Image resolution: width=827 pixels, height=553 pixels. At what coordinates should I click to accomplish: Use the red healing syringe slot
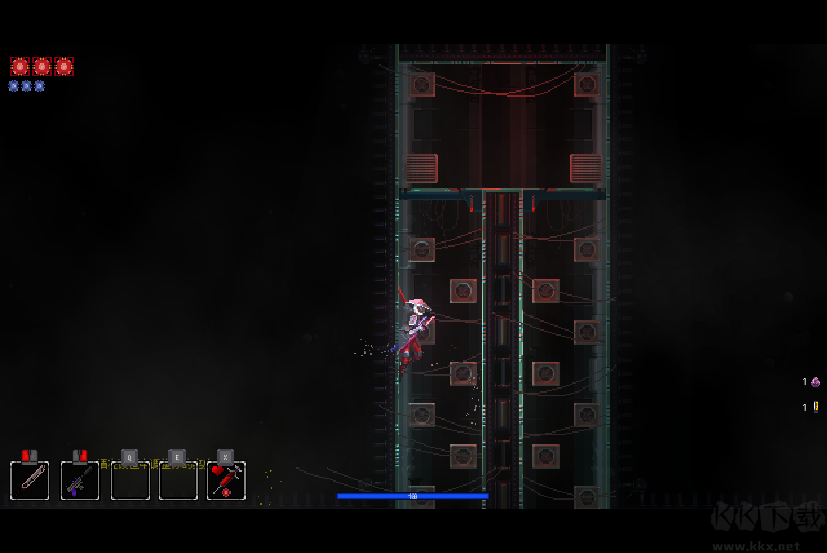[226, 480]
